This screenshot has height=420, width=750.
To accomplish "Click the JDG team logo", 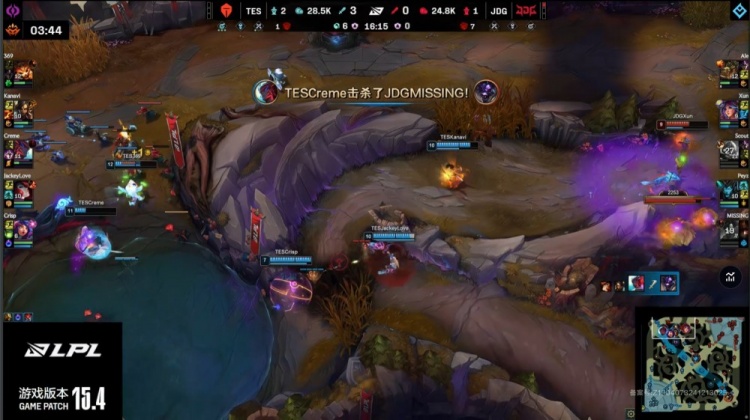I will point(525,10).
